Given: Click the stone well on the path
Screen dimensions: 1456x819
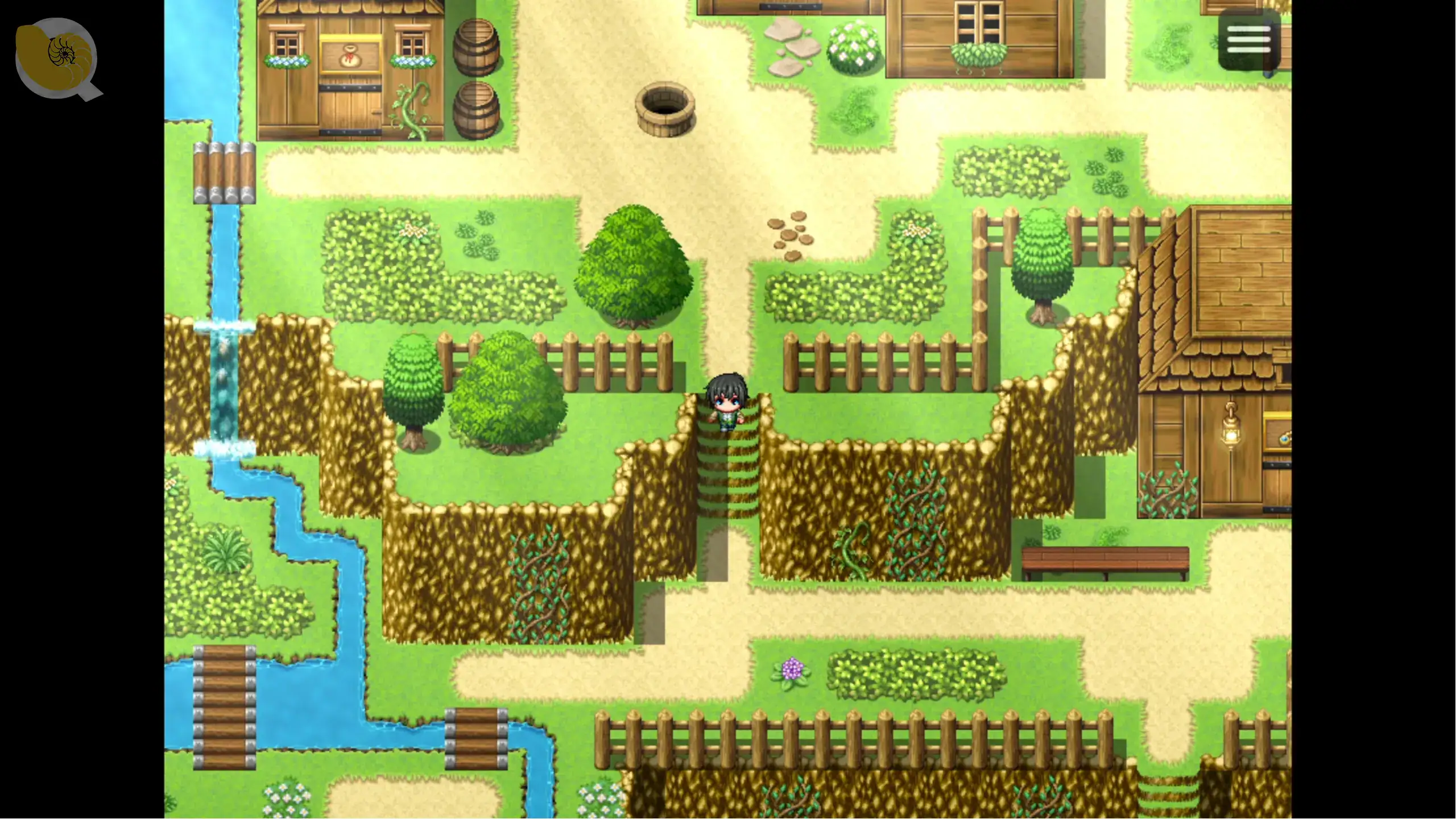Looking at the screenshot, I should [x=664, y=108].
